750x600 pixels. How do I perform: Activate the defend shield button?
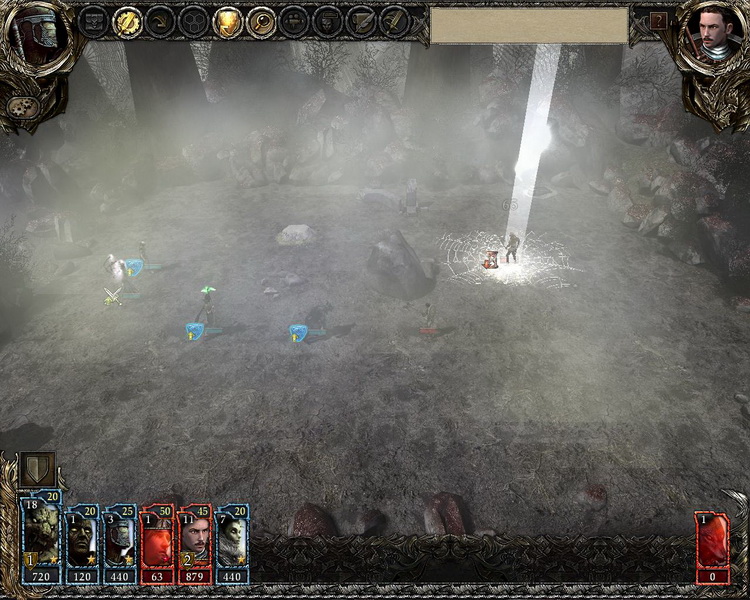pyautogui.click(x=37, y=470)
